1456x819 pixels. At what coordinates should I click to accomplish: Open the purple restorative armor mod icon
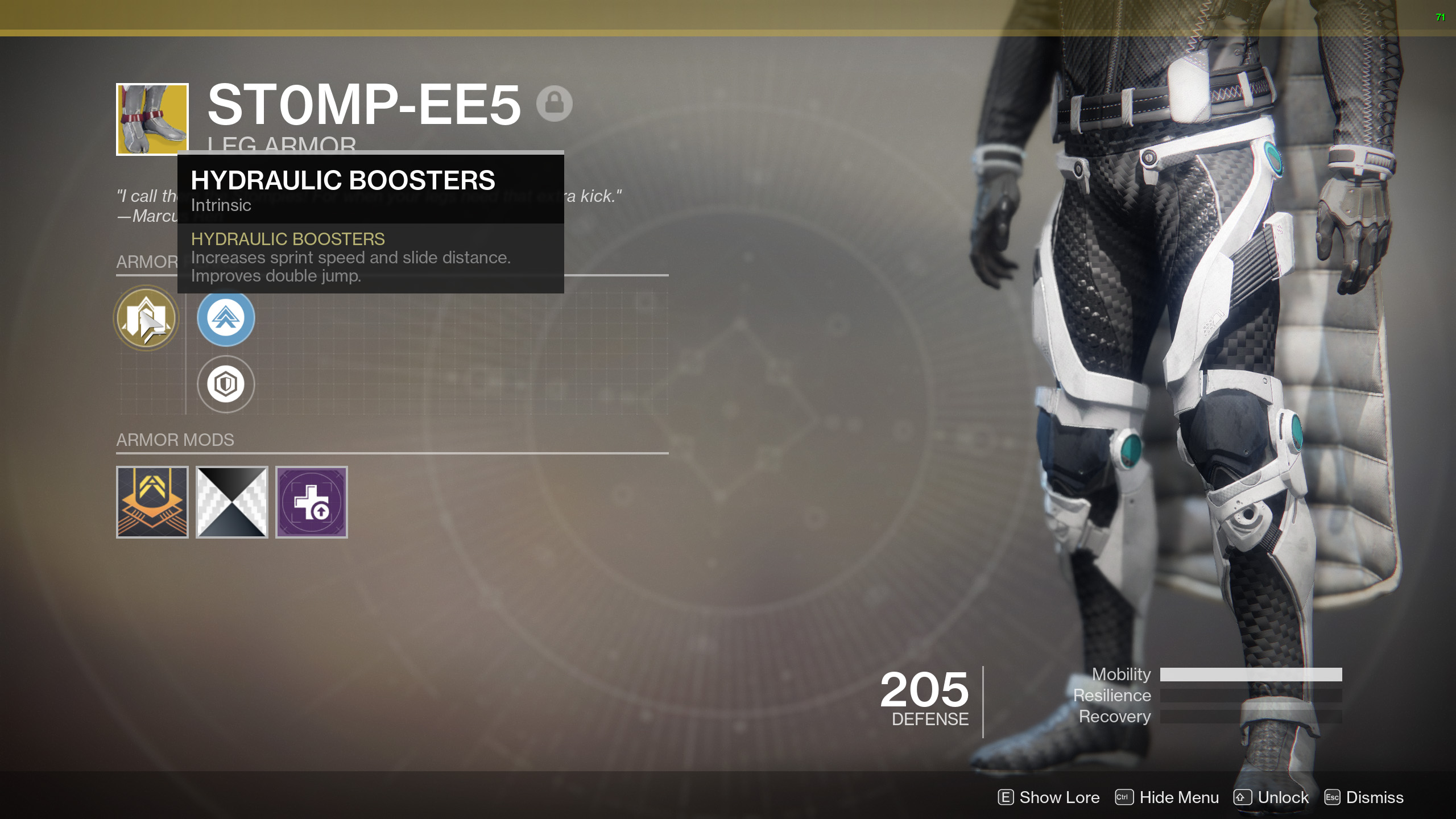(x=312, y=503)
